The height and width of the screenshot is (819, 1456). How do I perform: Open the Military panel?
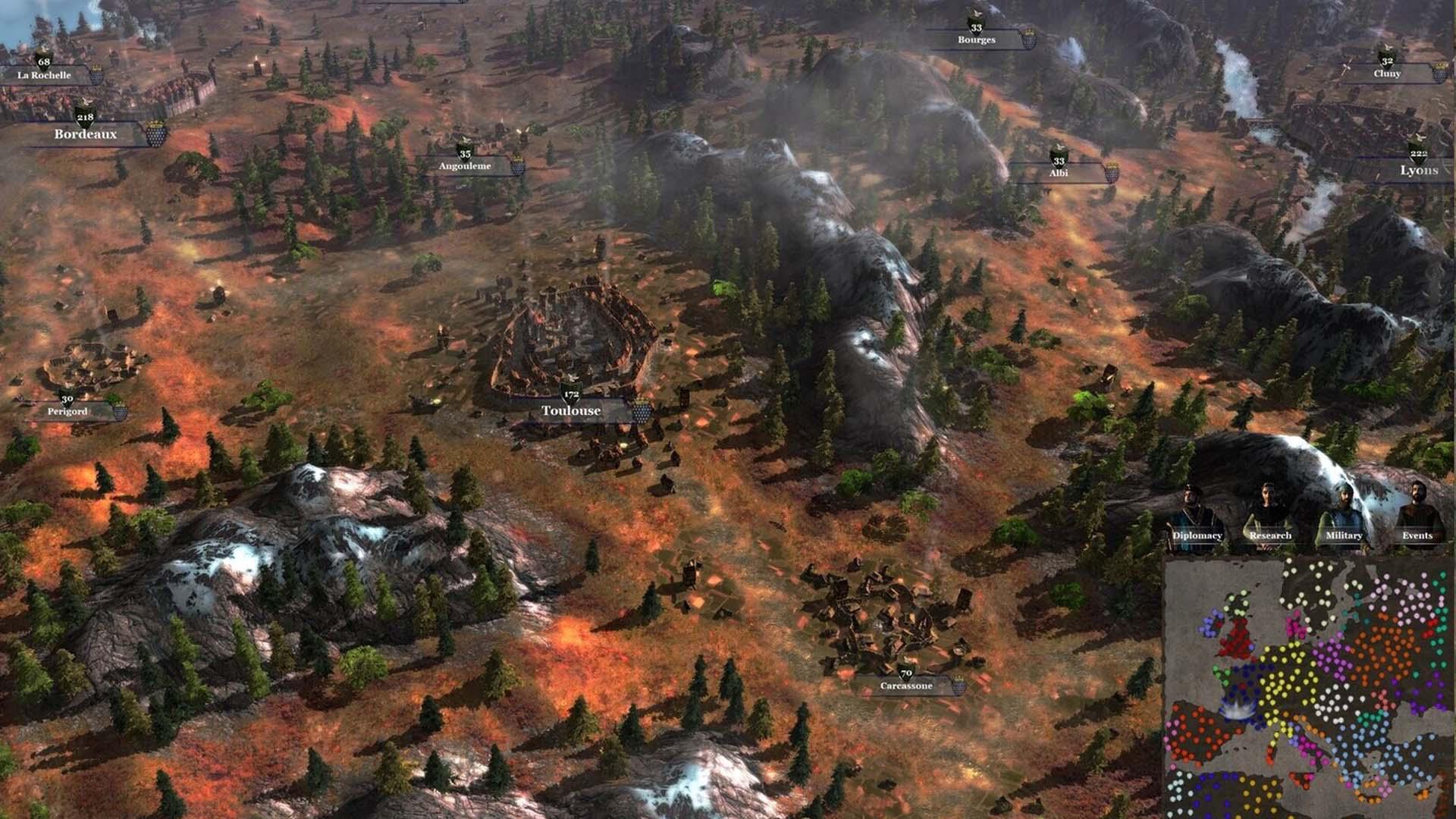pyautogui.click(x=1343, y=535)
